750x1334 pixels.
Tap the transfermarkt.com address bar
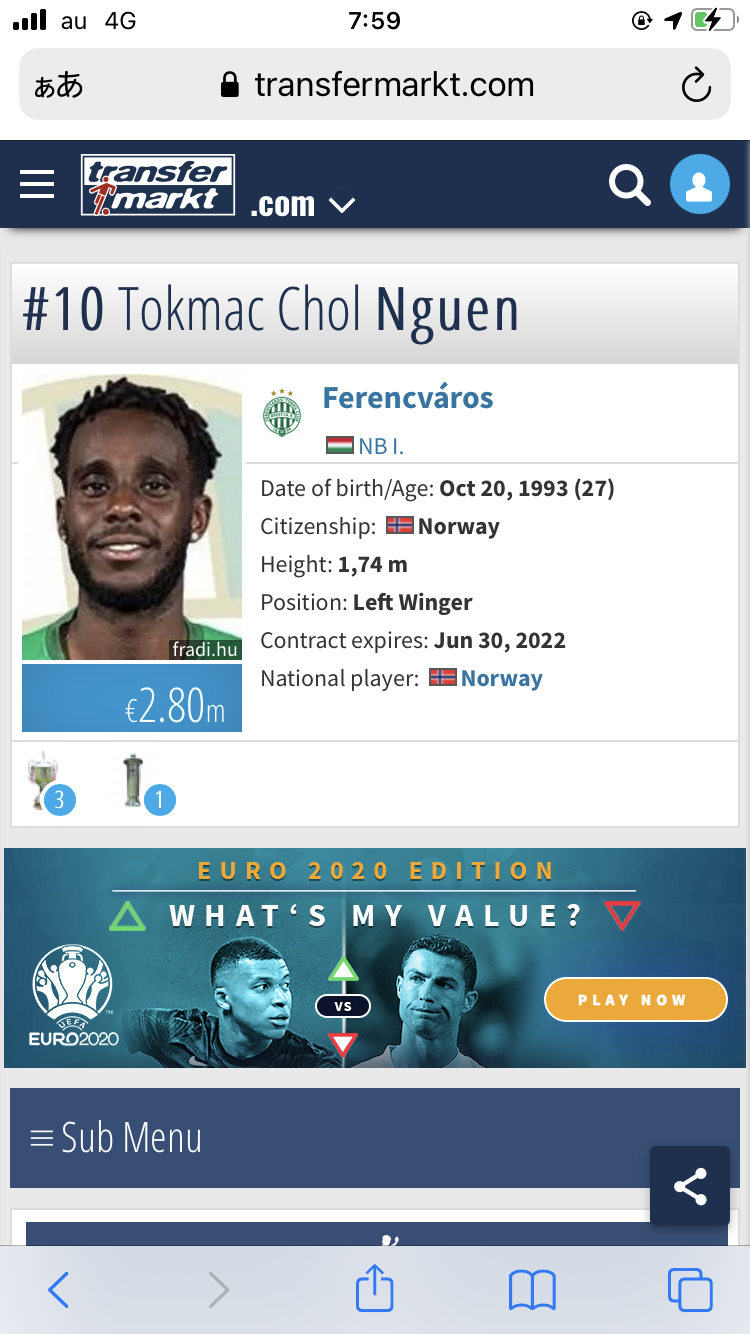pyautogui.click(x=375, y=86)
